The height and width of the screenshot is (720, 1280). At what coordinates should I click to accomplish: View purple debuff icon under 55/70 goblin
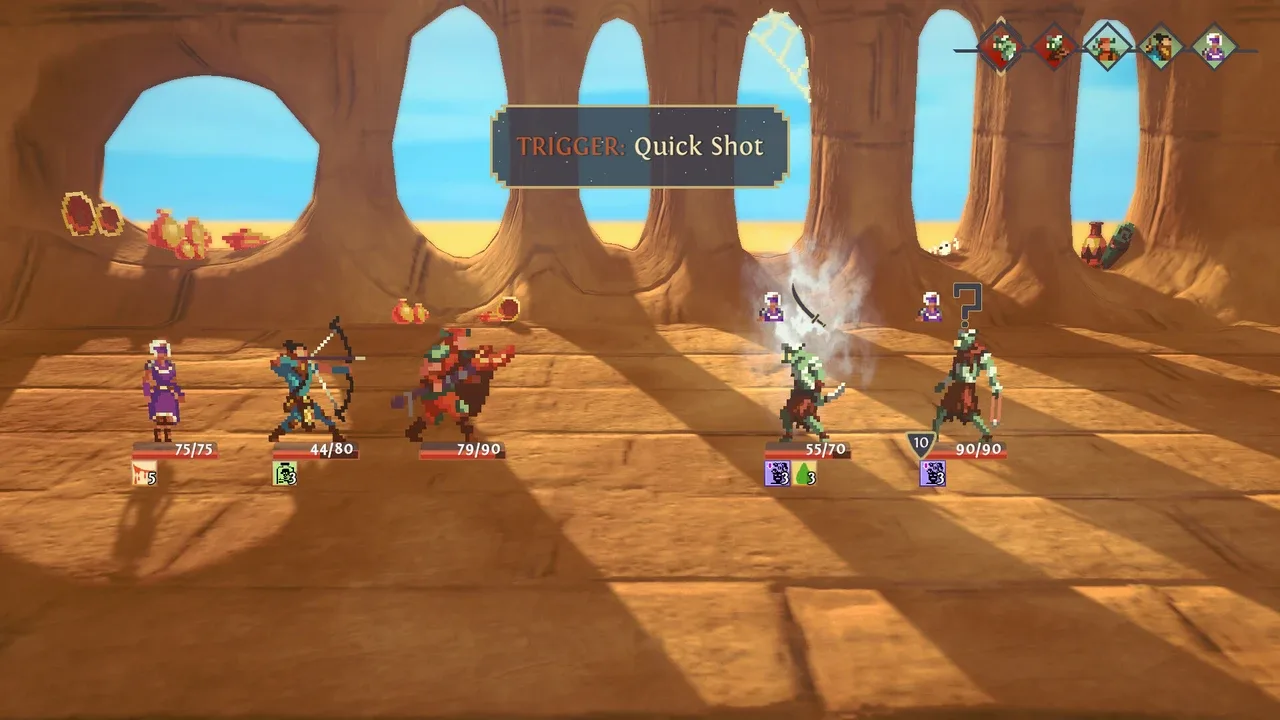777,474
